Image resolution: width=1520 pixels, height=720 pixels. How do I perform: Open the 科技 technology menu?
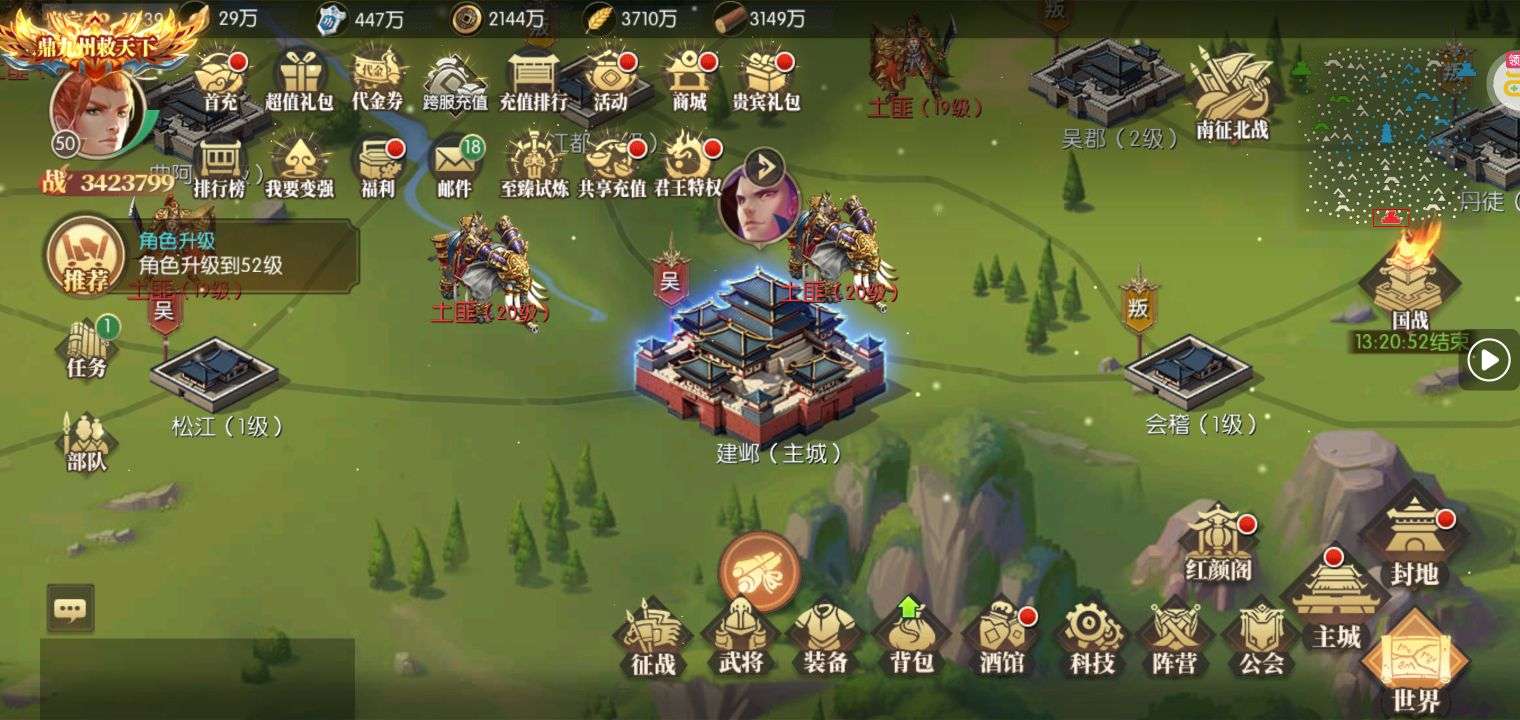(x=1090, y=638)
